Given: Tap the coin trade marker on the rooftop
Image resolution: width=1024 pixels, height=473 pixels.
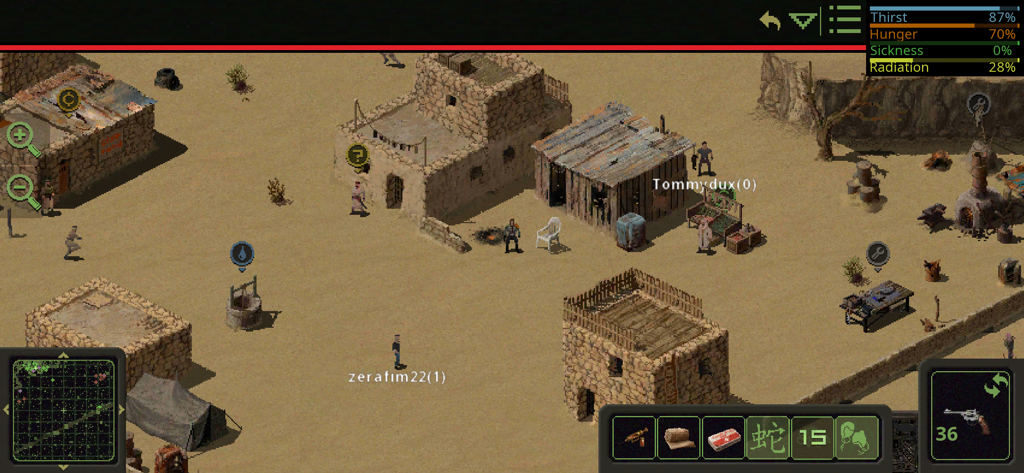Looking at the screenshot, I should tap(68, 99).
